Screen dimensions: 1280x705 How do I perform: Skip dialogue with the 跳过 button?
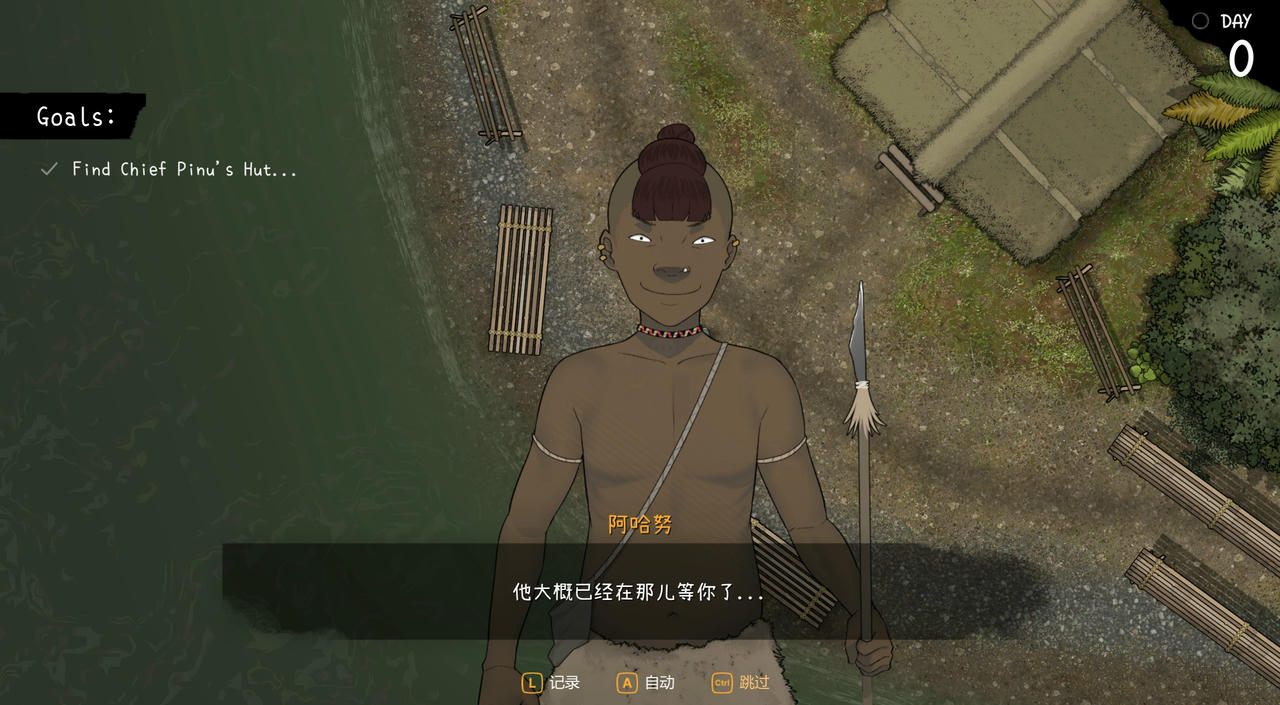[x=741, y=683]
